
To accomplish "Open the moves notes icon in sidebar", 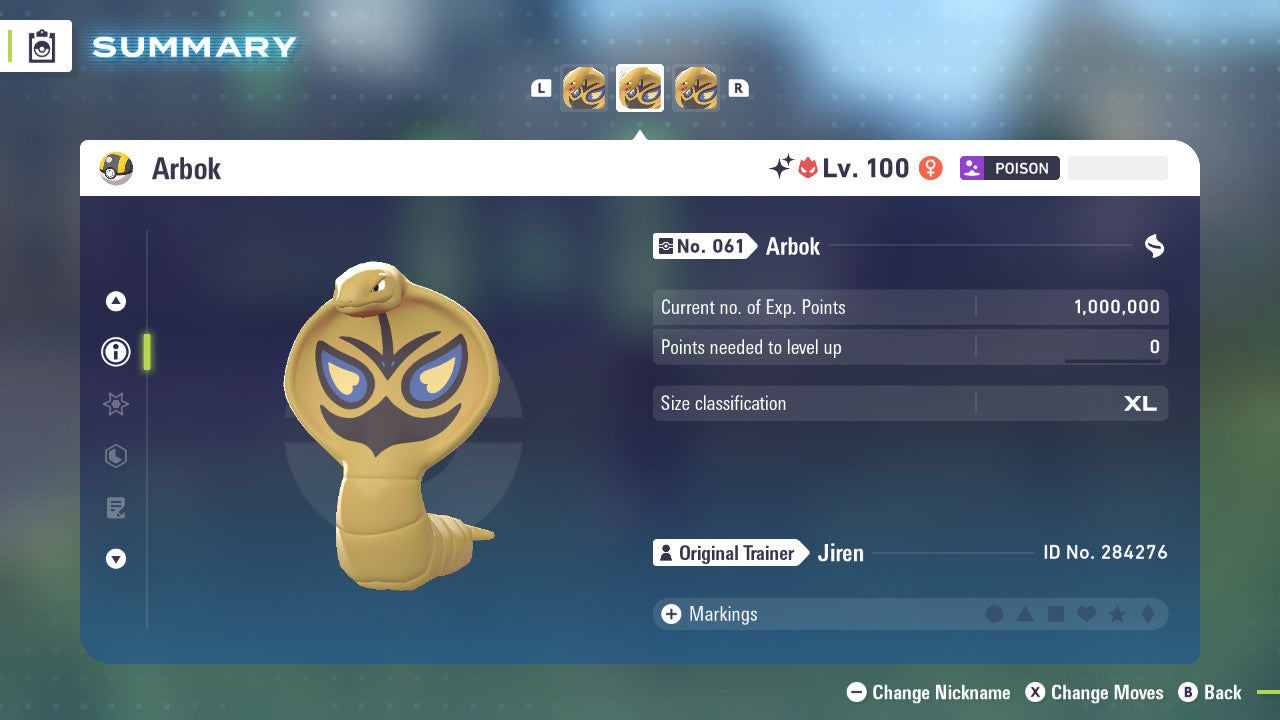I will 116,508.
